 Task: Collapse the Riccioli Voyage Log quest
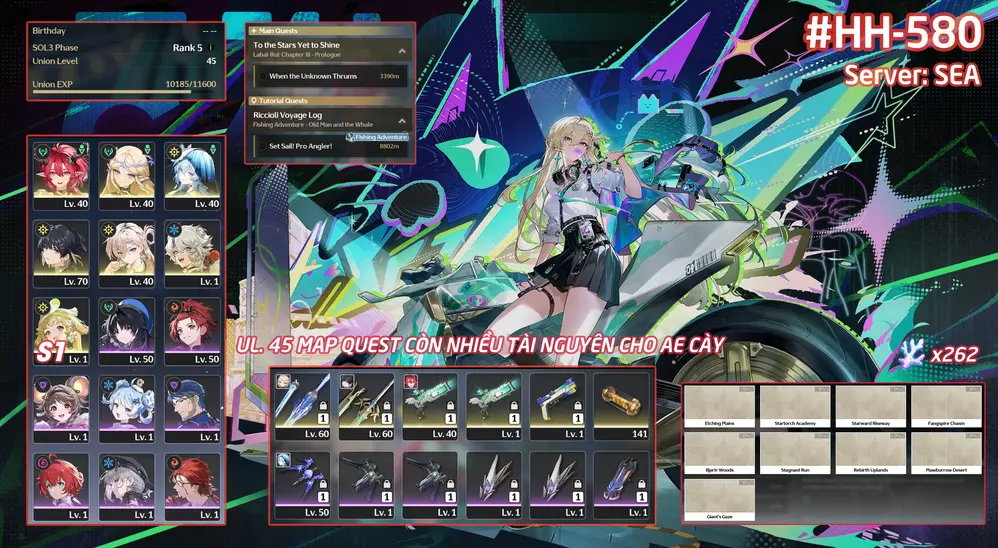click(x=402, y=119)
